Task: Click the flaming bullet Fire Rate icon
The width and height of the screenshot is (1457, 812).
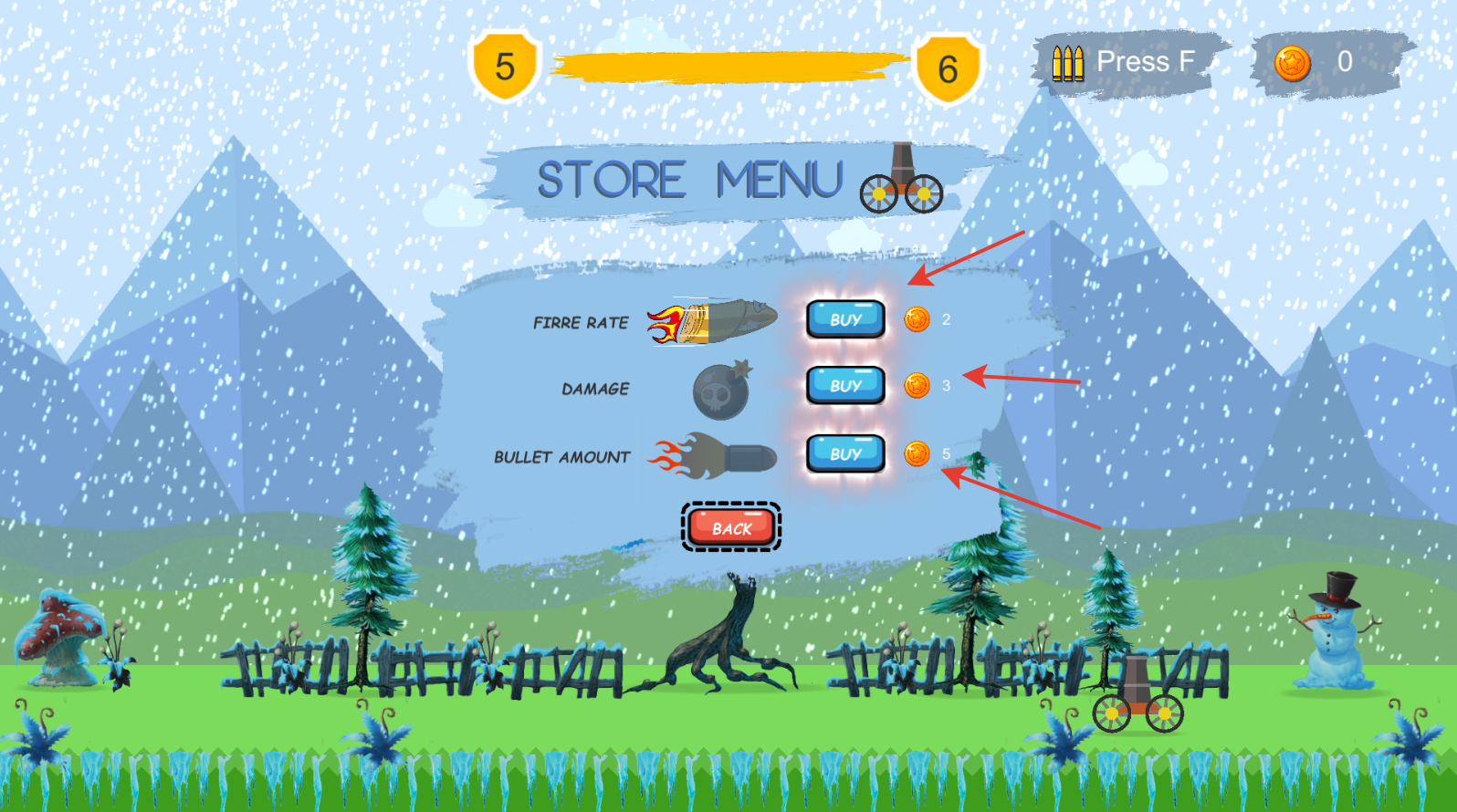Action: (x=712, y=320)
